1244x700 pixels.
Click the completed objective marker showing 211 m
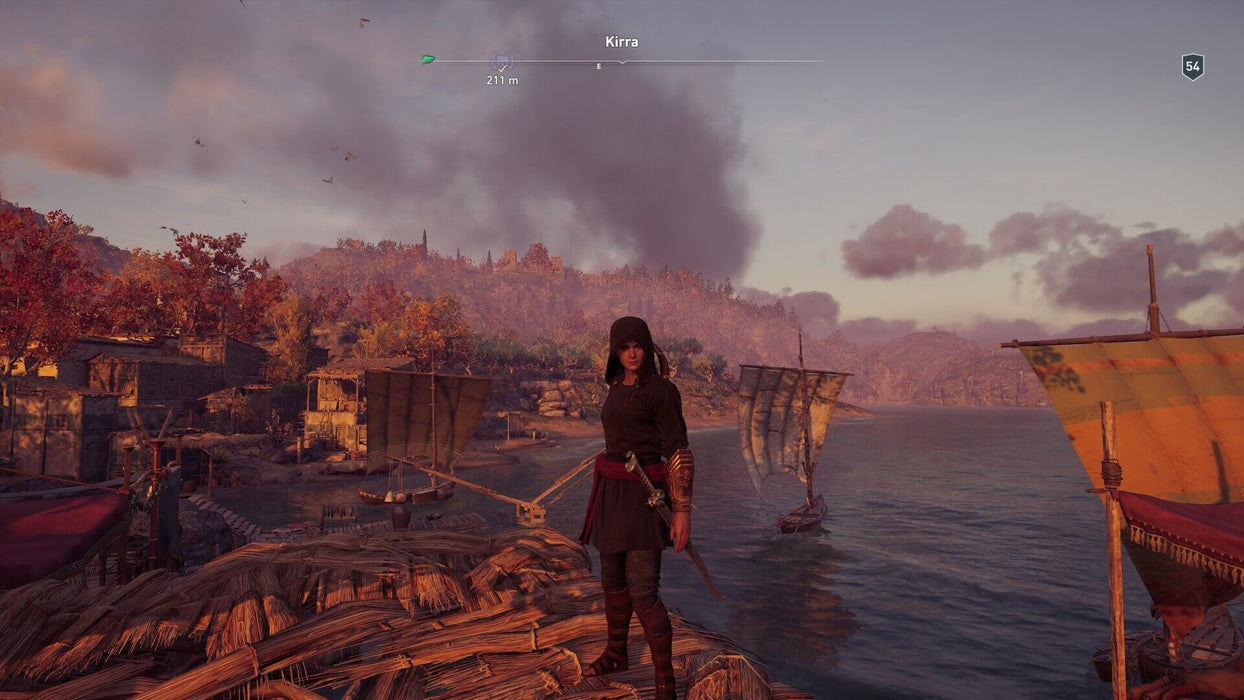point(501,62)
